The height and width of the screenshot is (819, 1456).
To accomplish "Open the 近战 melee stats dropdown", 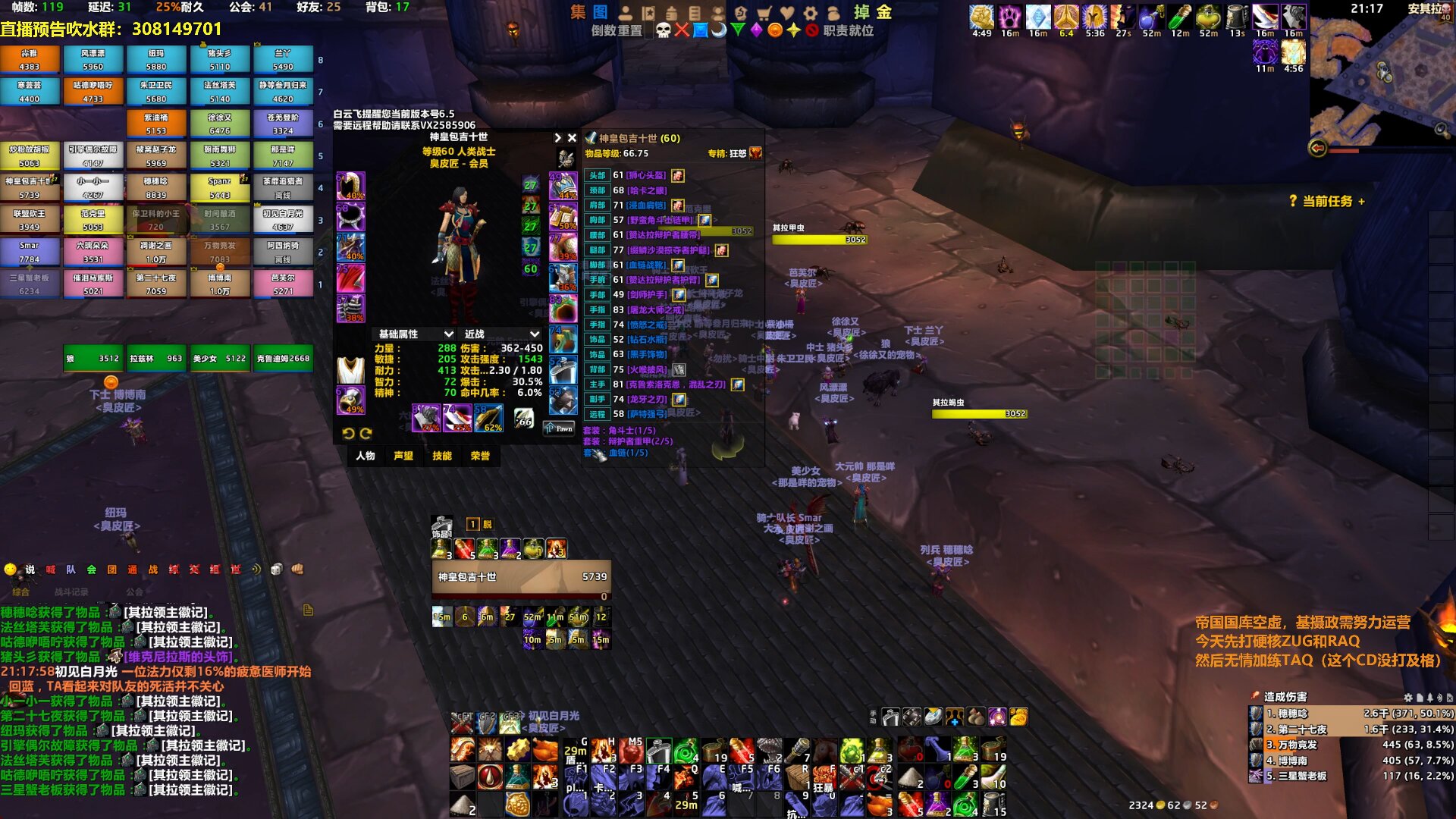I will tap(501, 334).
